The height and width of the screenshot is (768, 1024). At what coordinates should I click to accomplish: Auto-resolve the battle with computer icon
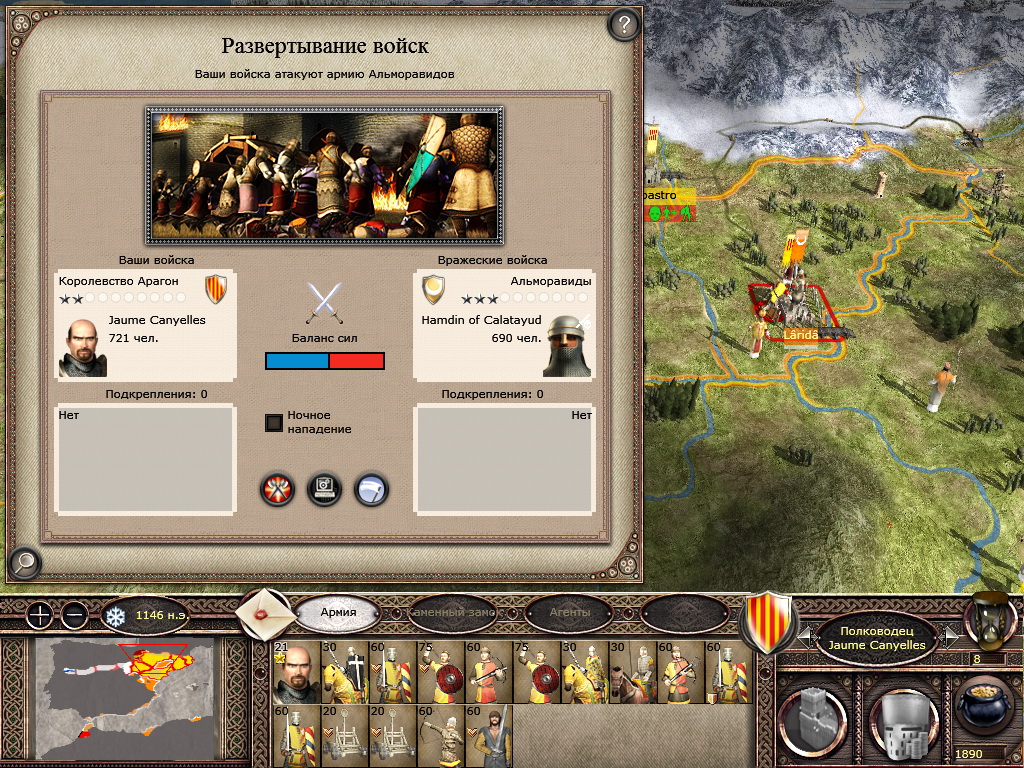point(324,489)
